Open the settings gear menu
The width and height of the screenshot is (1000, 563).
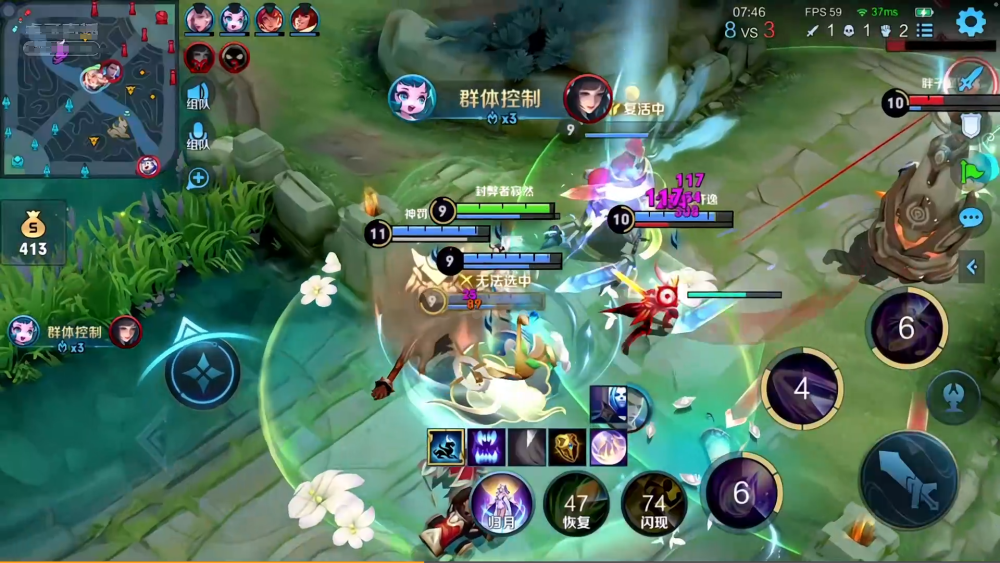click(x=970, y=21)
